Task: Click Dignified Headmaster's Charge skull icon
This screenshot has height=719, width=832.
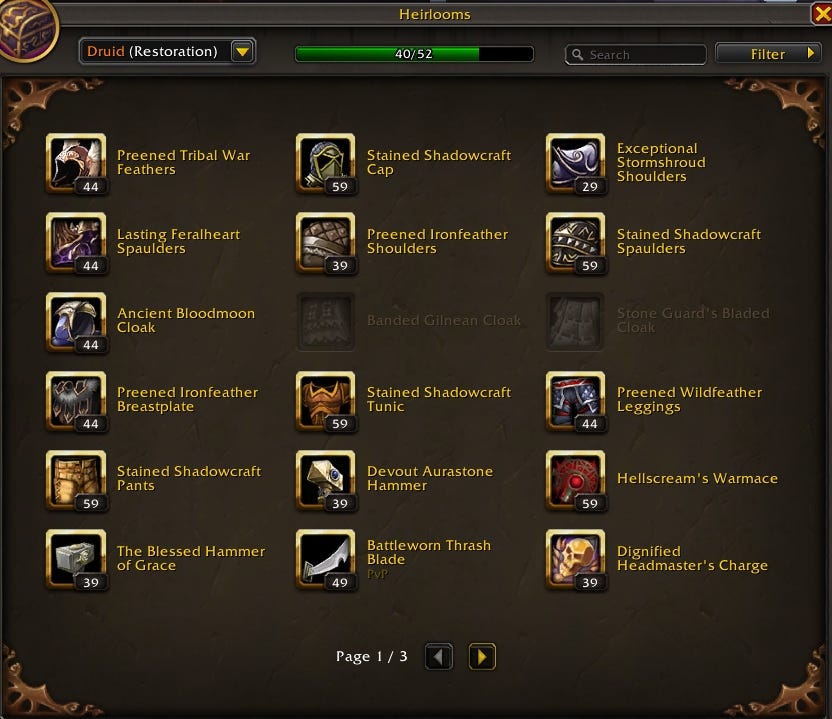Action: pyautogui.click(x=576, y=558)
